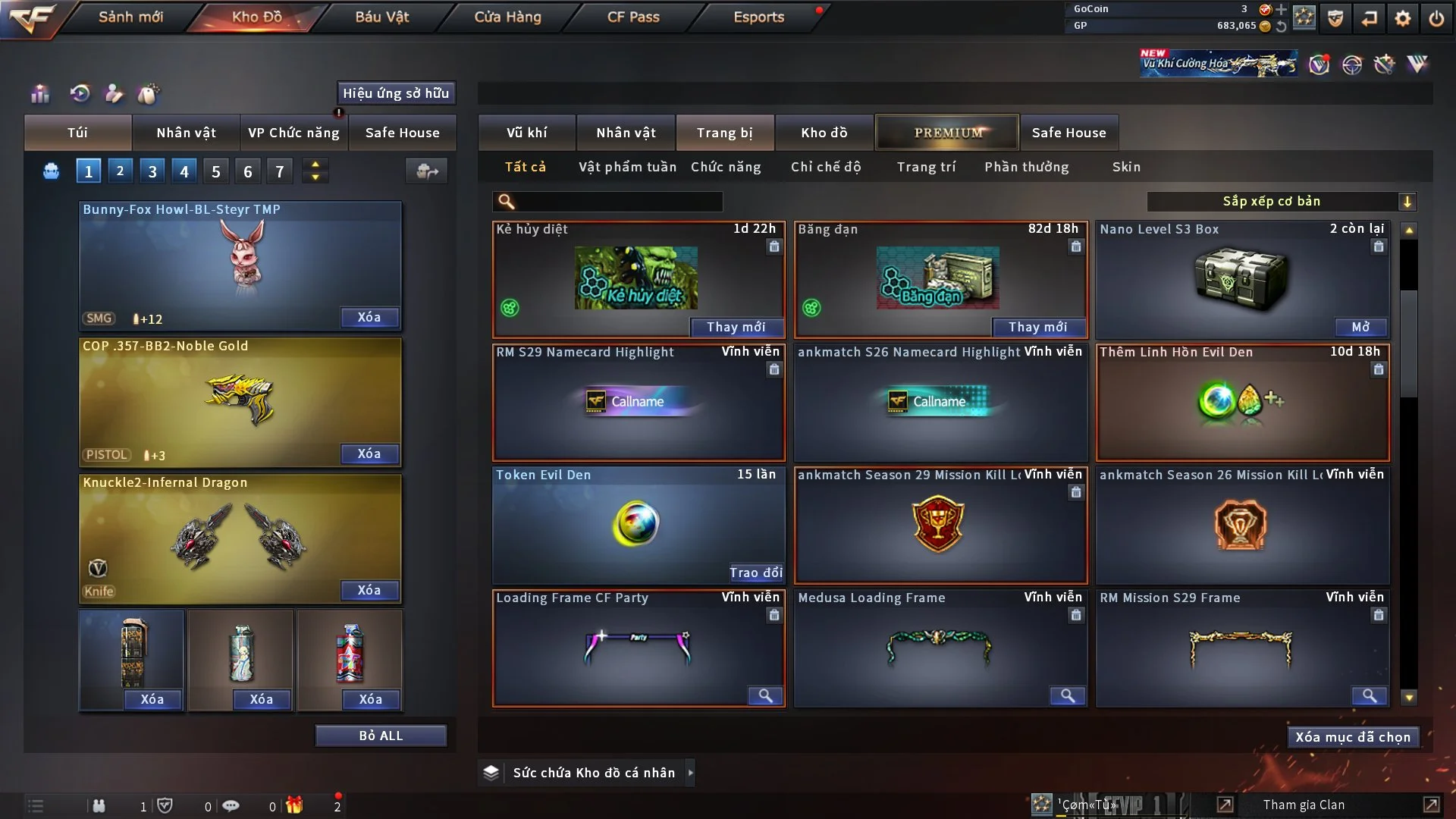Filter by Vật phẩm tuần category
Screen dimensions: 1456x819
(x=627, y=167)
